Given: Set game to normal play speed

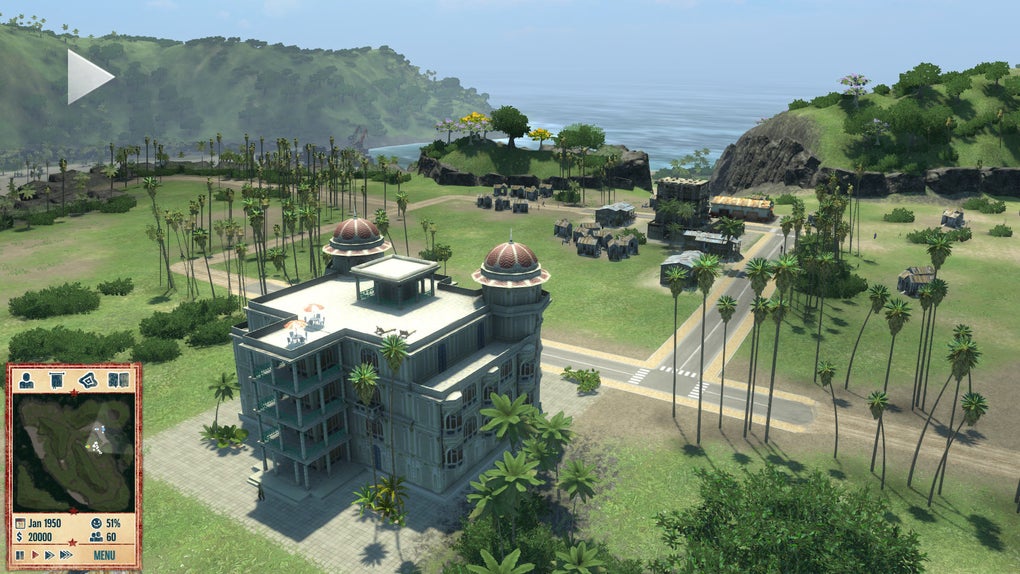Looking at the screenshot, I should (x=34, y=554).
